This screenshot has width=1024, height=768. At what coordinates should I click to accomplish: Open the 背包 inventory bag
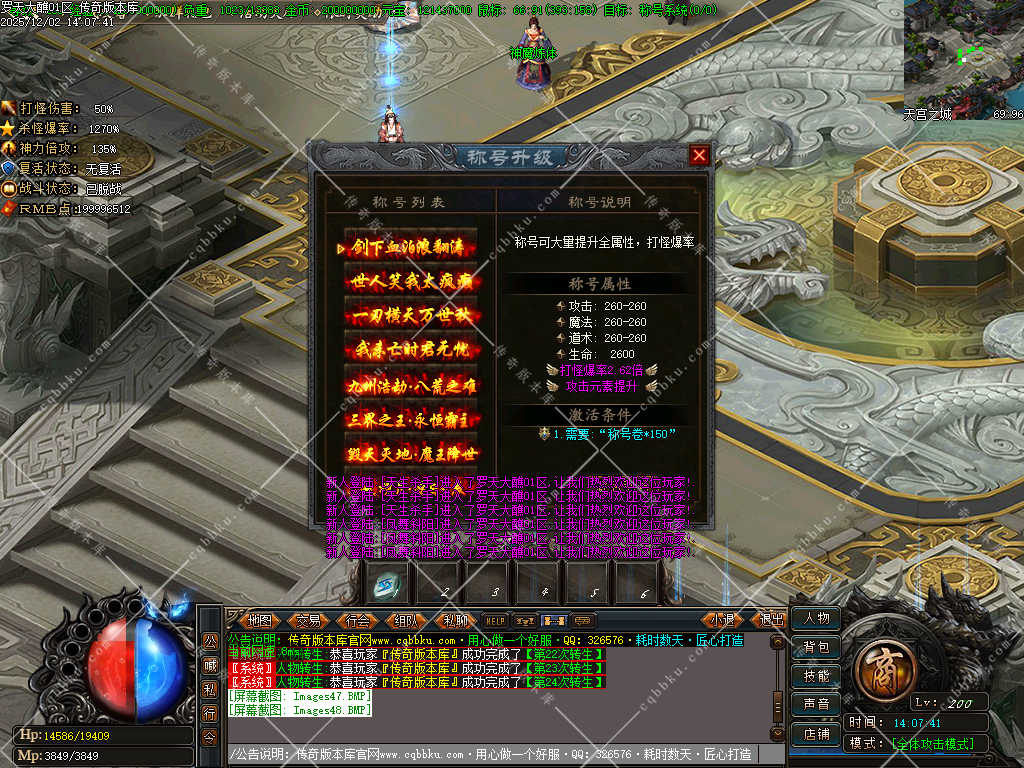[816, 648]
